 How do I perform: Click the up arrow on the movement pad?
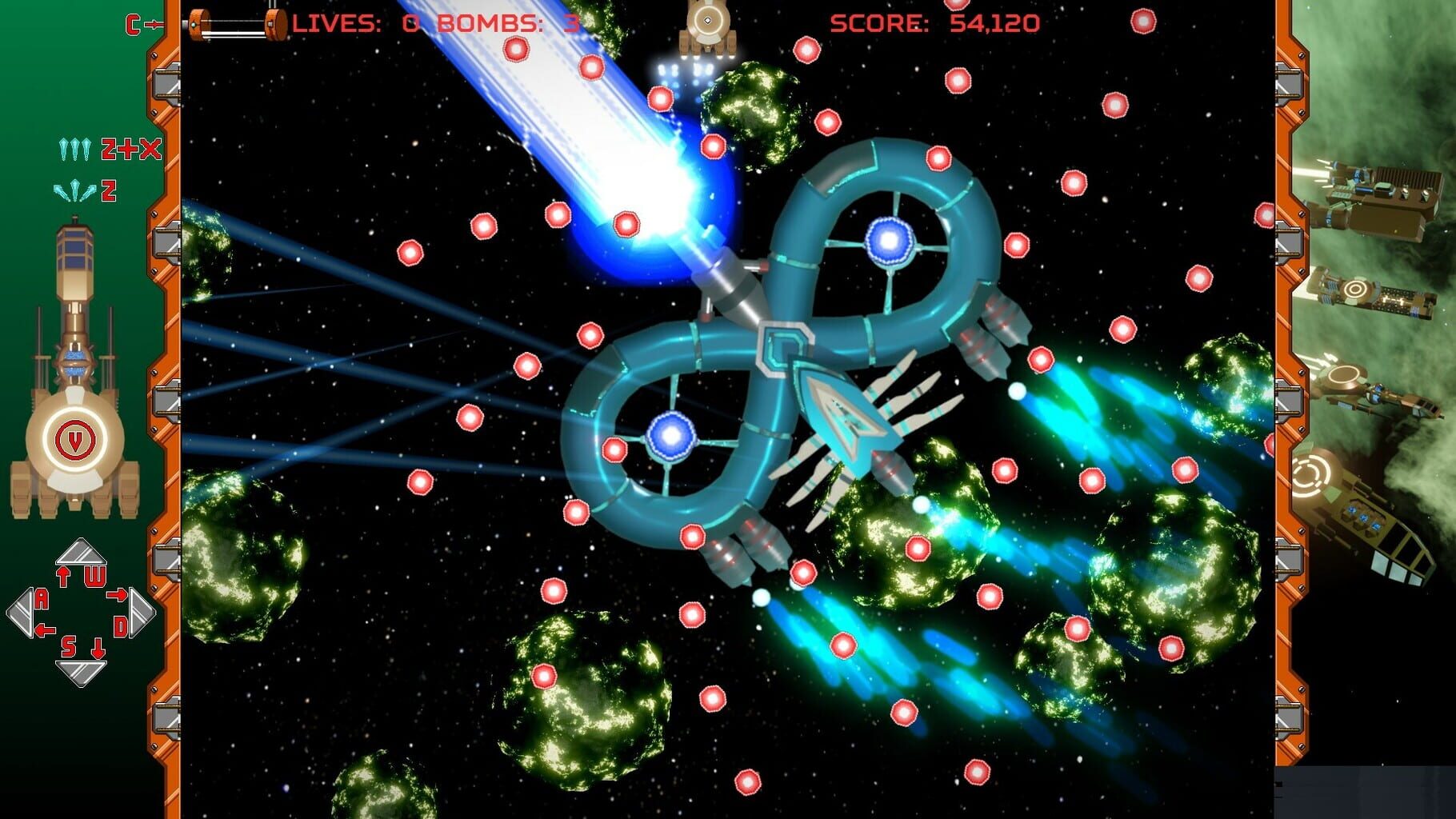[80, 552]
